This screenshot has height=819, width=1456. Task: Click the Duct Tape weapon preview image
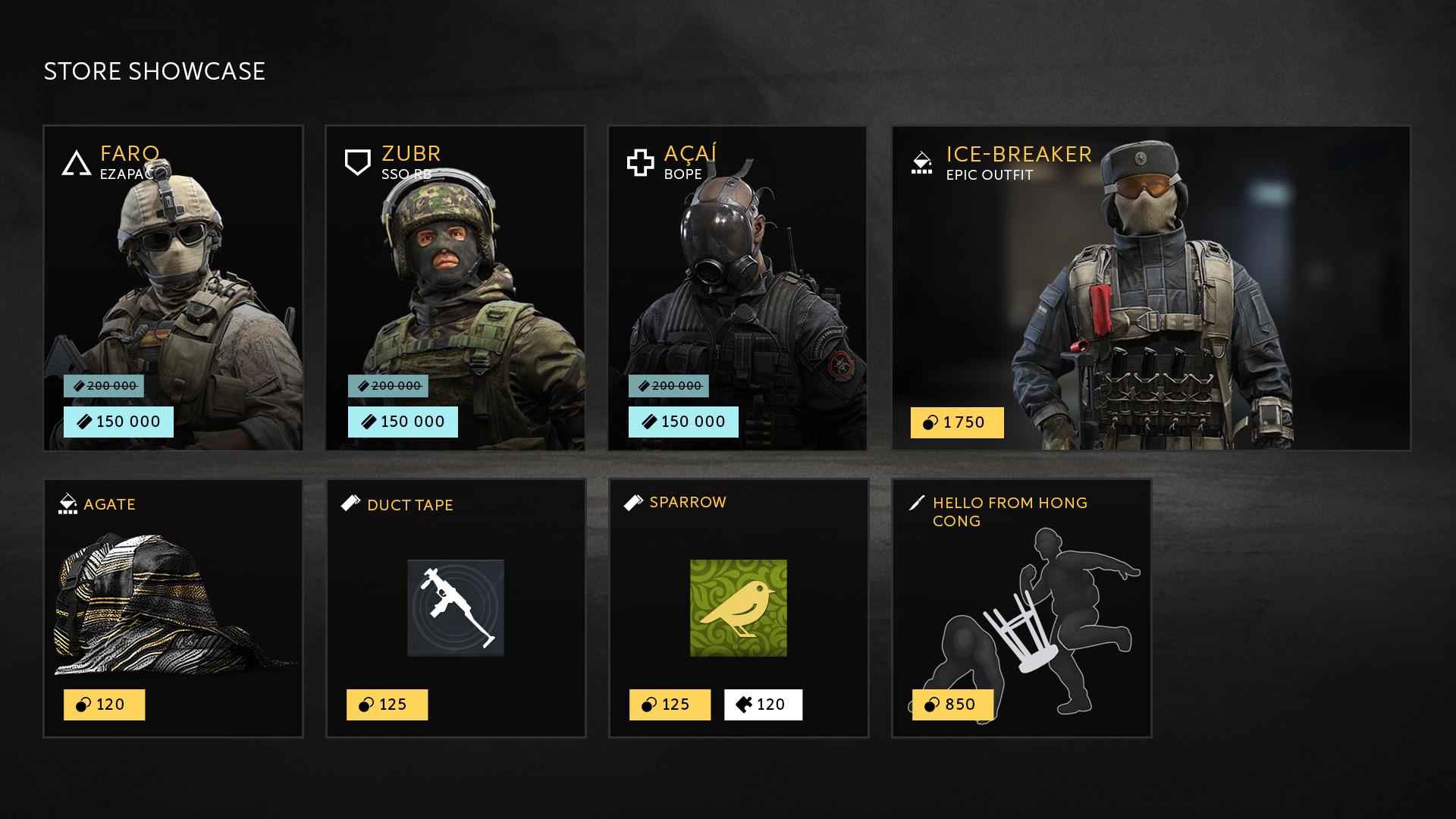(x=455, y=607)
